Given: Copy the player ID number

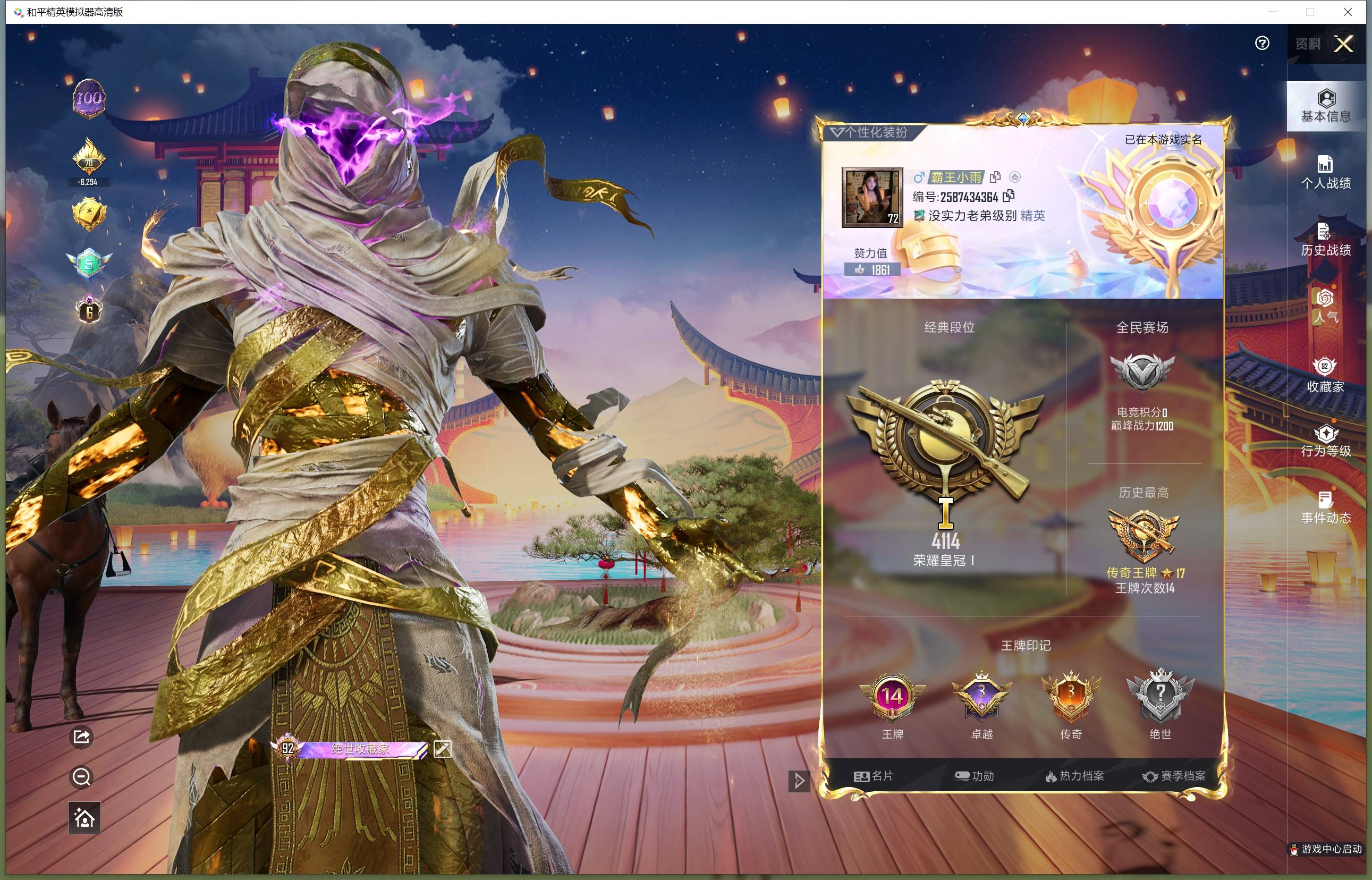Looking at the screenshot, I should [1009, 196].
